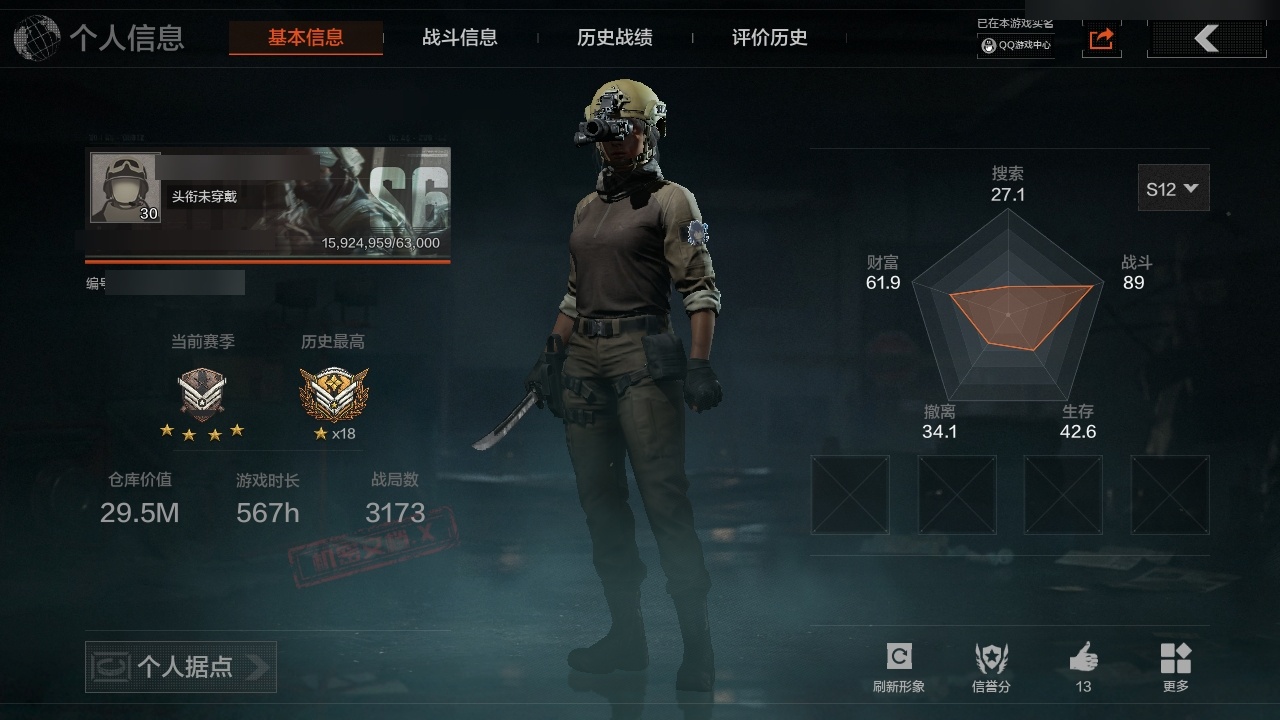This screenshot has height=720, width=1280.
Task: Open the QQ游戏中心 button
Action: [1016, 45]
